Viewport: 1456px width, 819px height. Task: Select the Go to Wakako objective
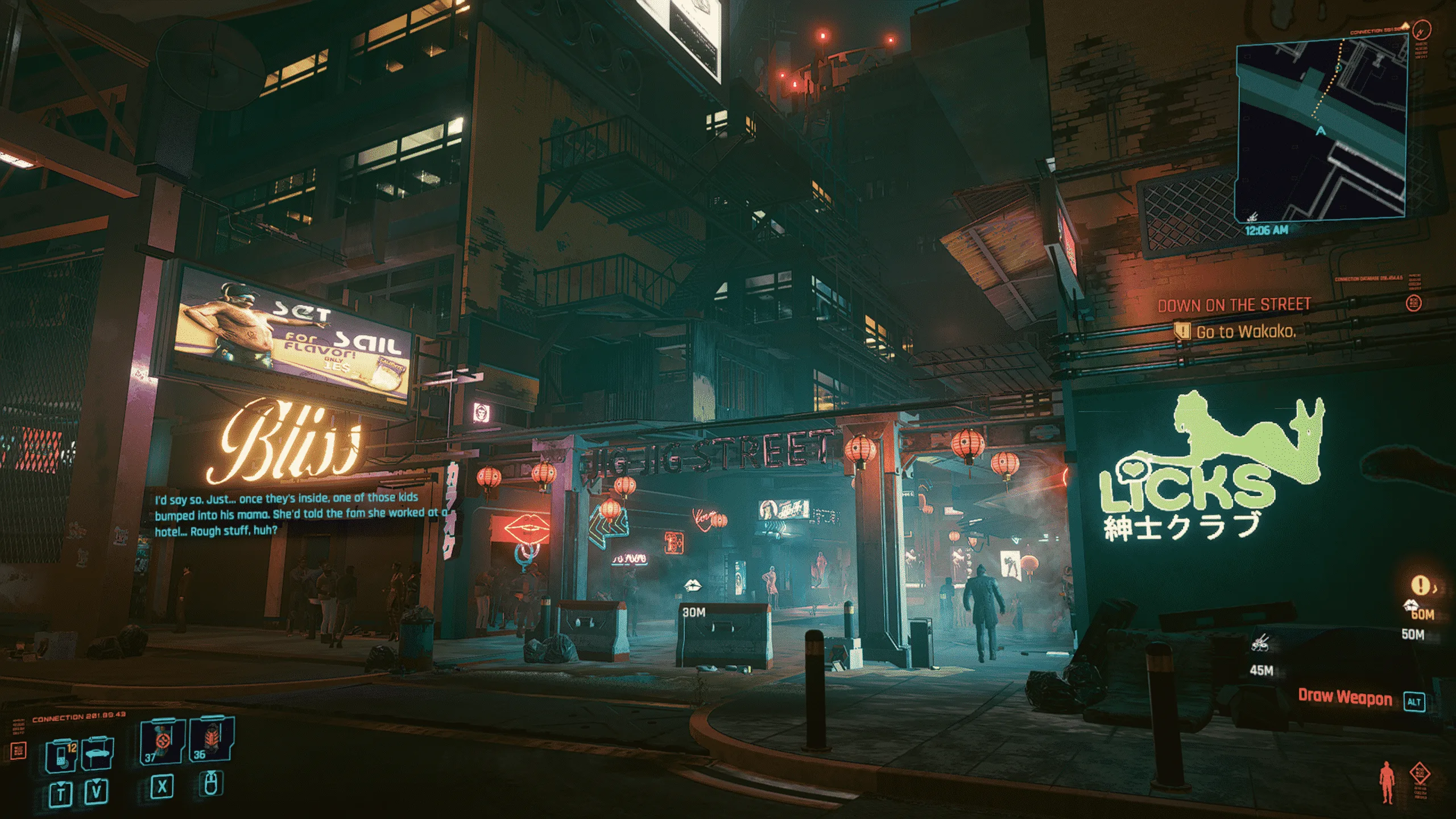[x=1246, y=332]
